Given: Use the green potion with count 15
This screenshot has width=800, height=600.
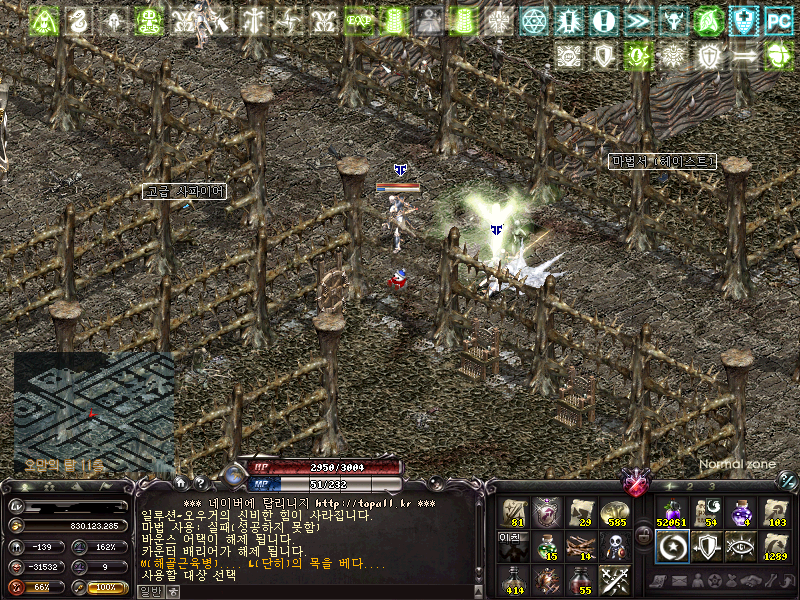Looking at the screenshot, I should (547, 546).
